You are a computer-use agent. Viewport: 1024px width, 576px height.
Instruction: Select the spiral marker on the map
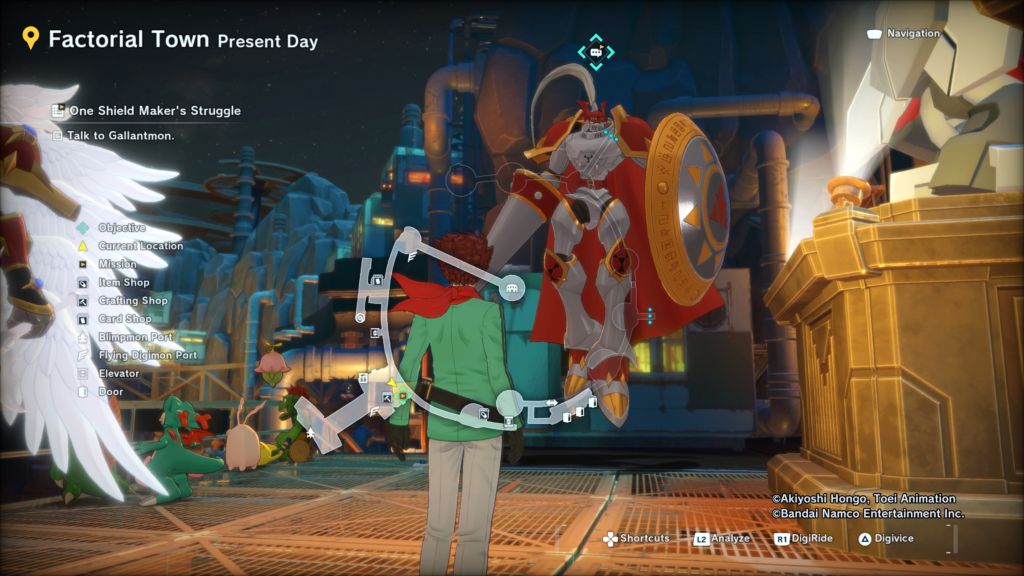pos(360,318)
